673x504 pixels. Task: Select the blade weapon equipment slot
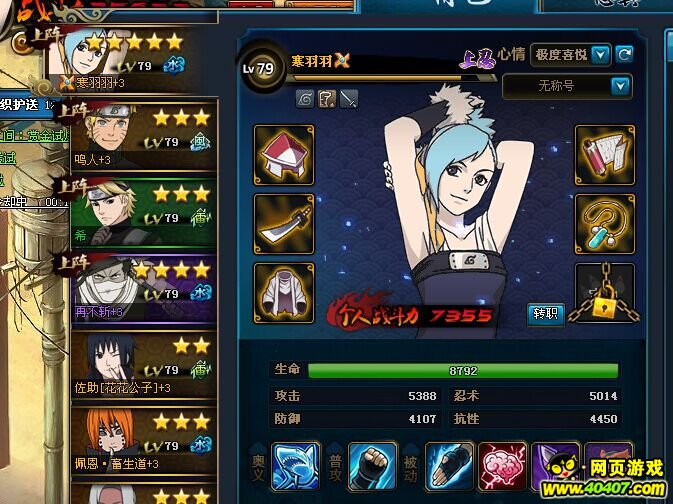coord(284,224)
